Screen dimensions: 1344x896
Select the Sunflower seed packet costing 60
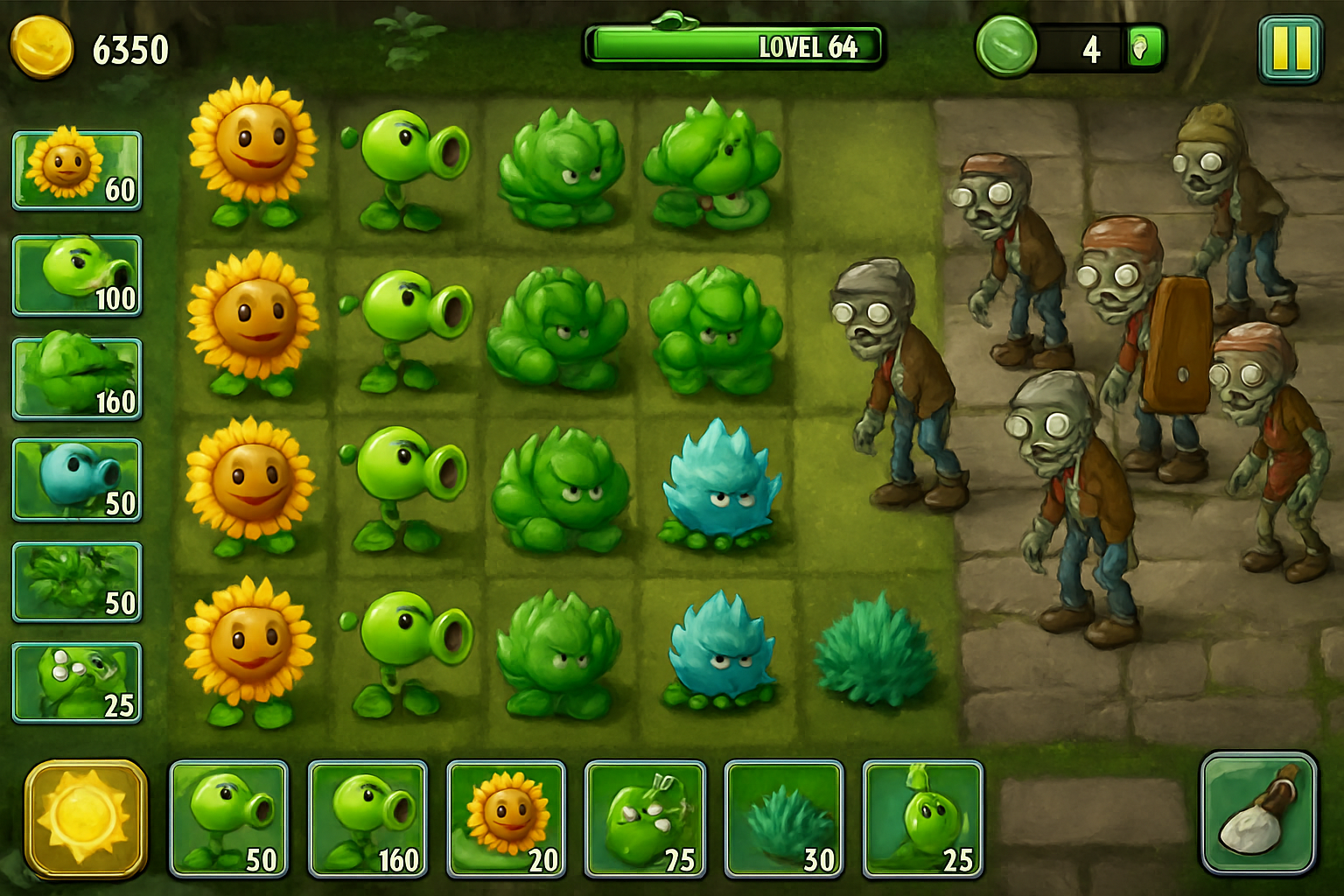(x=75, y=170)
